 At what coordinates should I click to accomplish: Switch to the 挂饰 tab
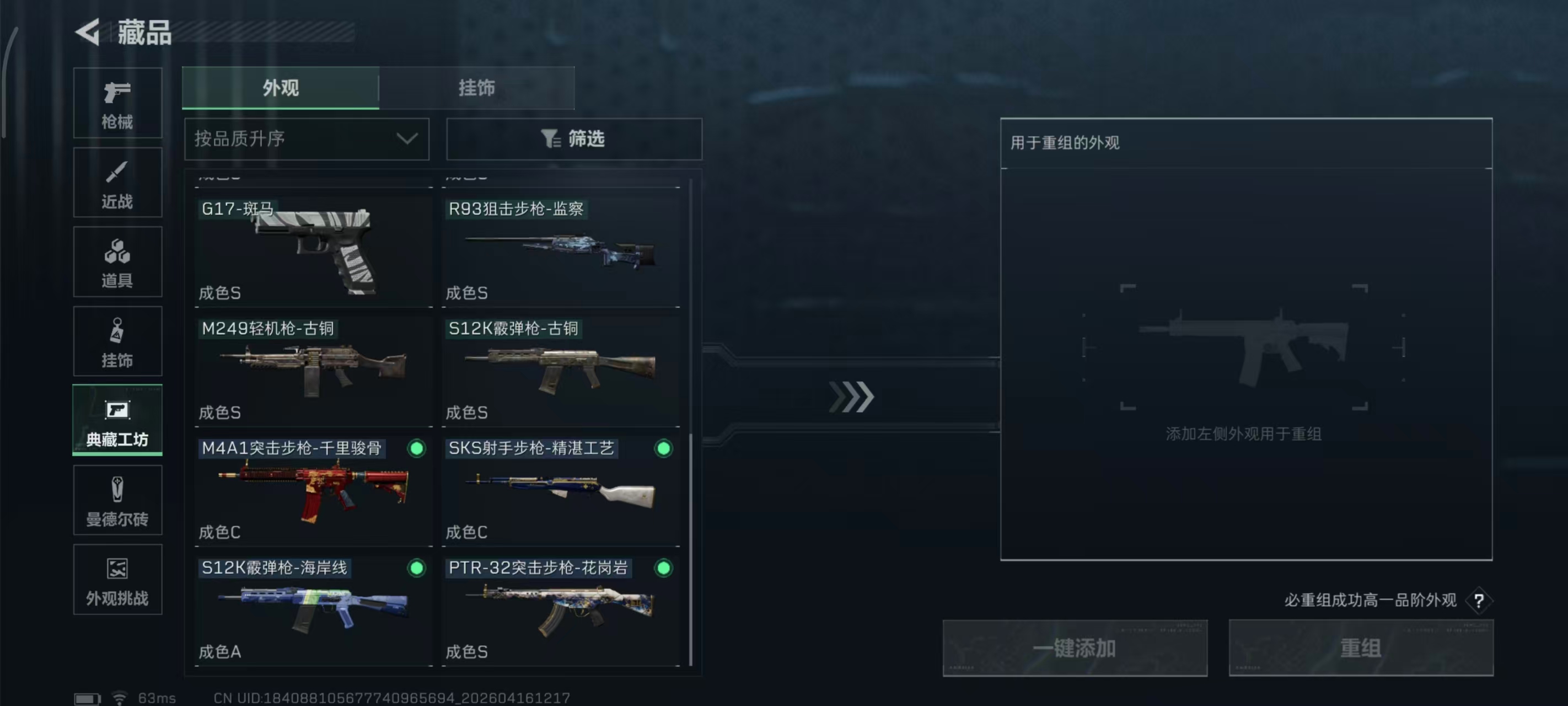(x=476, y=88)
